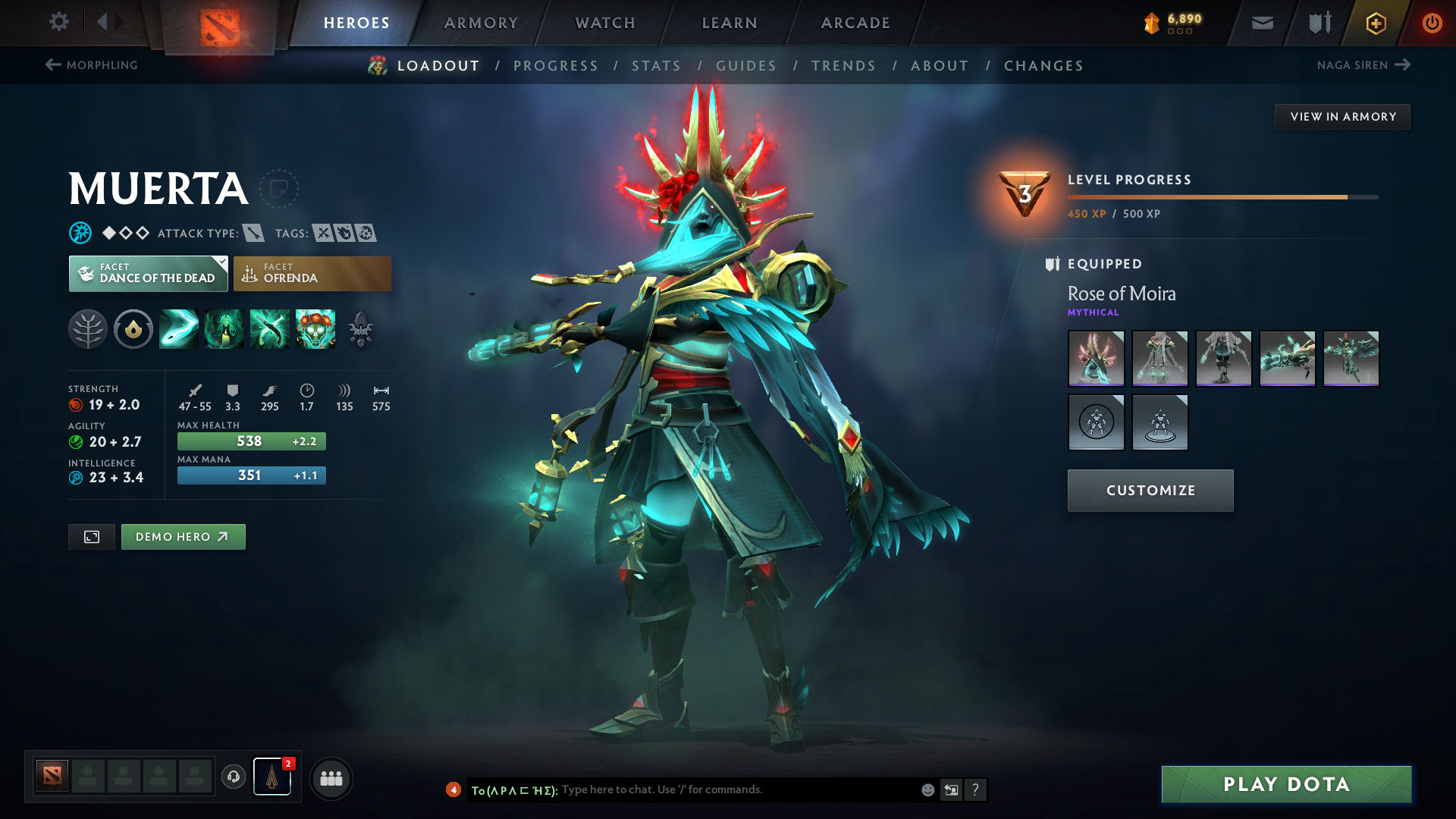The image size is (1456, 819).
Task: Open the Stats page for Muerta
Action: click(657, 66)
